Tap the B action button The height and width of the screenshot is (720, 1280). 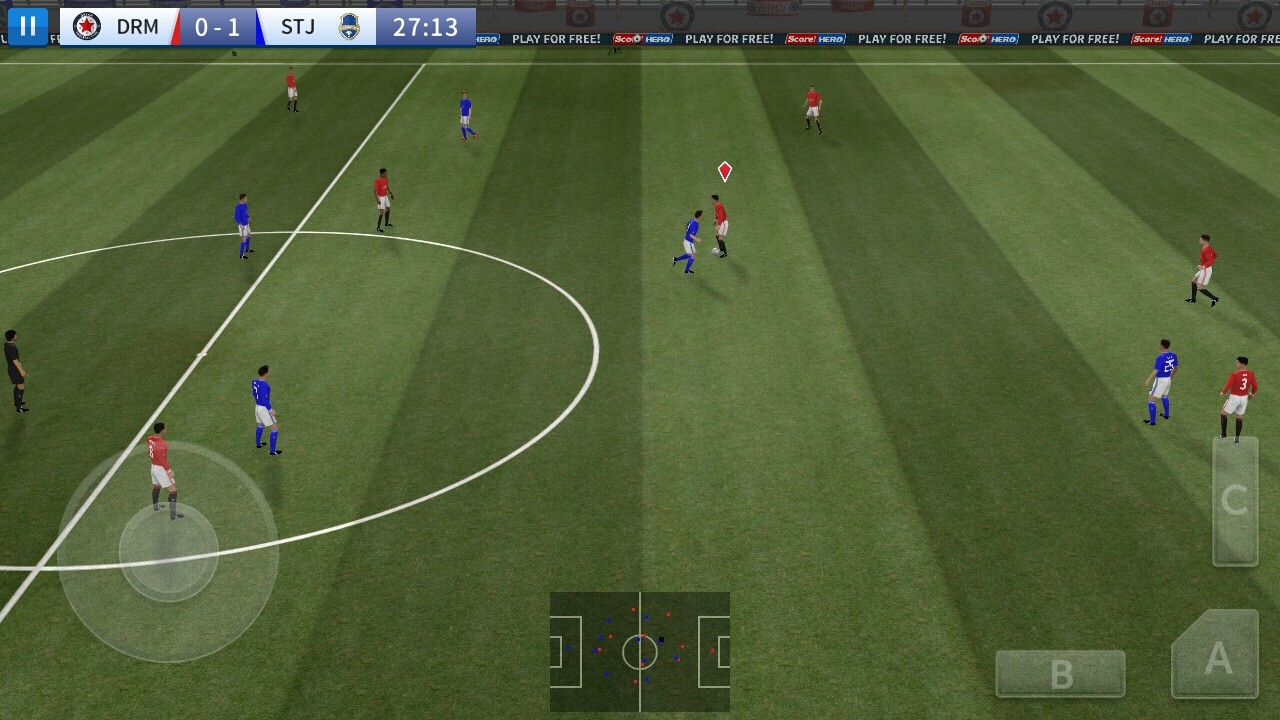[x=1060, y=674]
